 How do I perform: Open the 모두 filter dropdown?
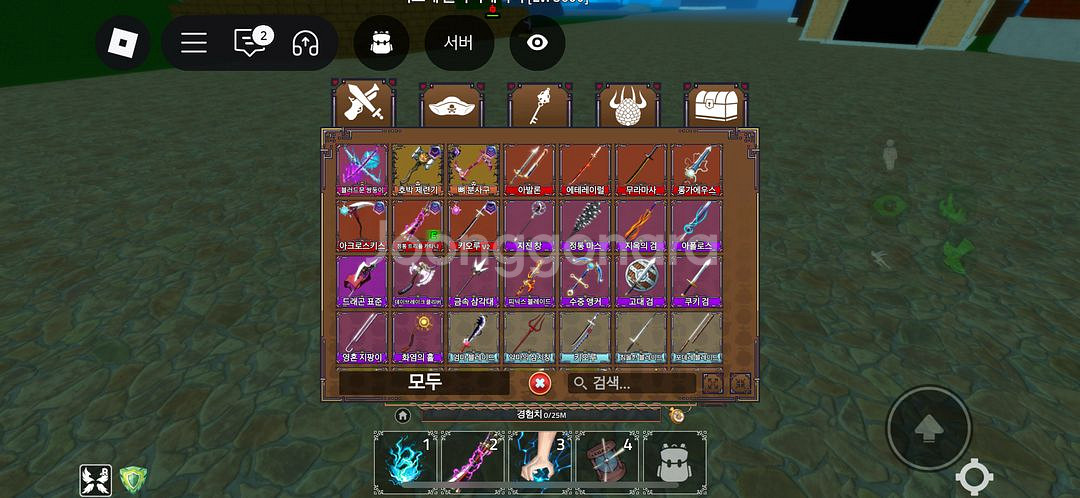(x=424, y=383)
